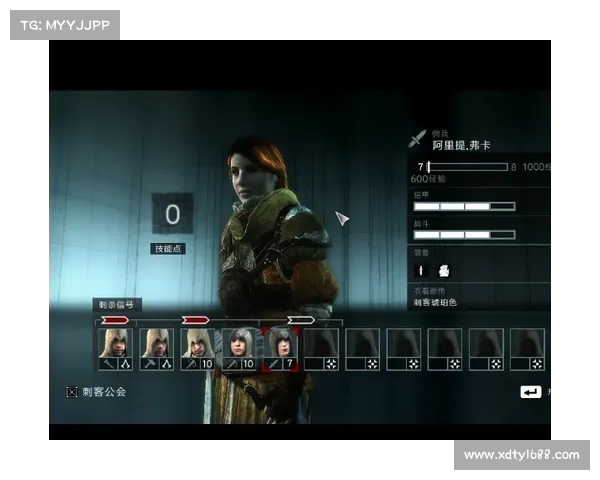Select the 战斗 combat upgrade row

click(x=464, y=235)
